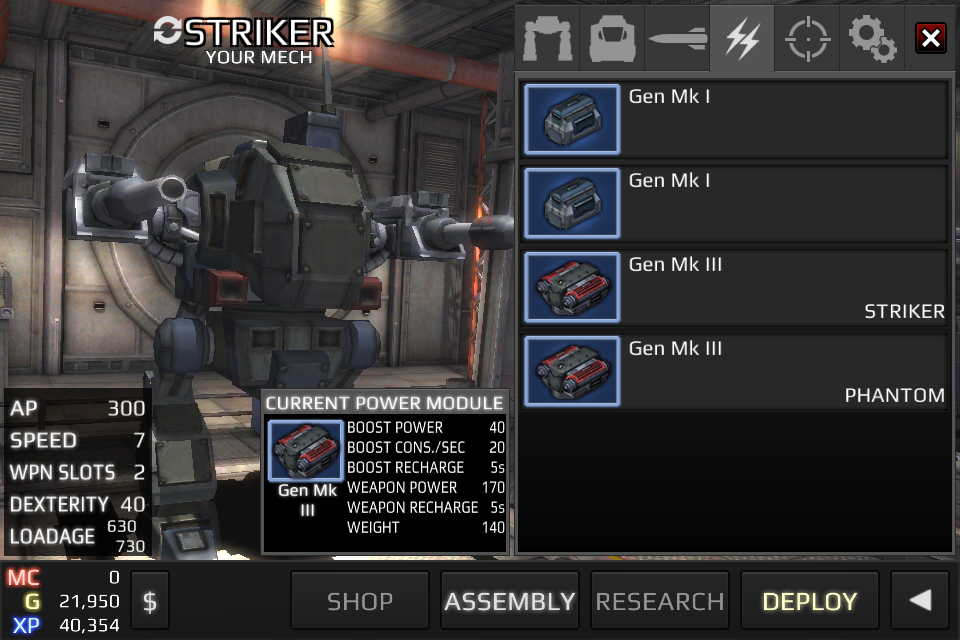Choose the Gen Mk III assigned to PHANTOM
The height and width of the screenshot is (640, 960).
[x=735, y=371]
